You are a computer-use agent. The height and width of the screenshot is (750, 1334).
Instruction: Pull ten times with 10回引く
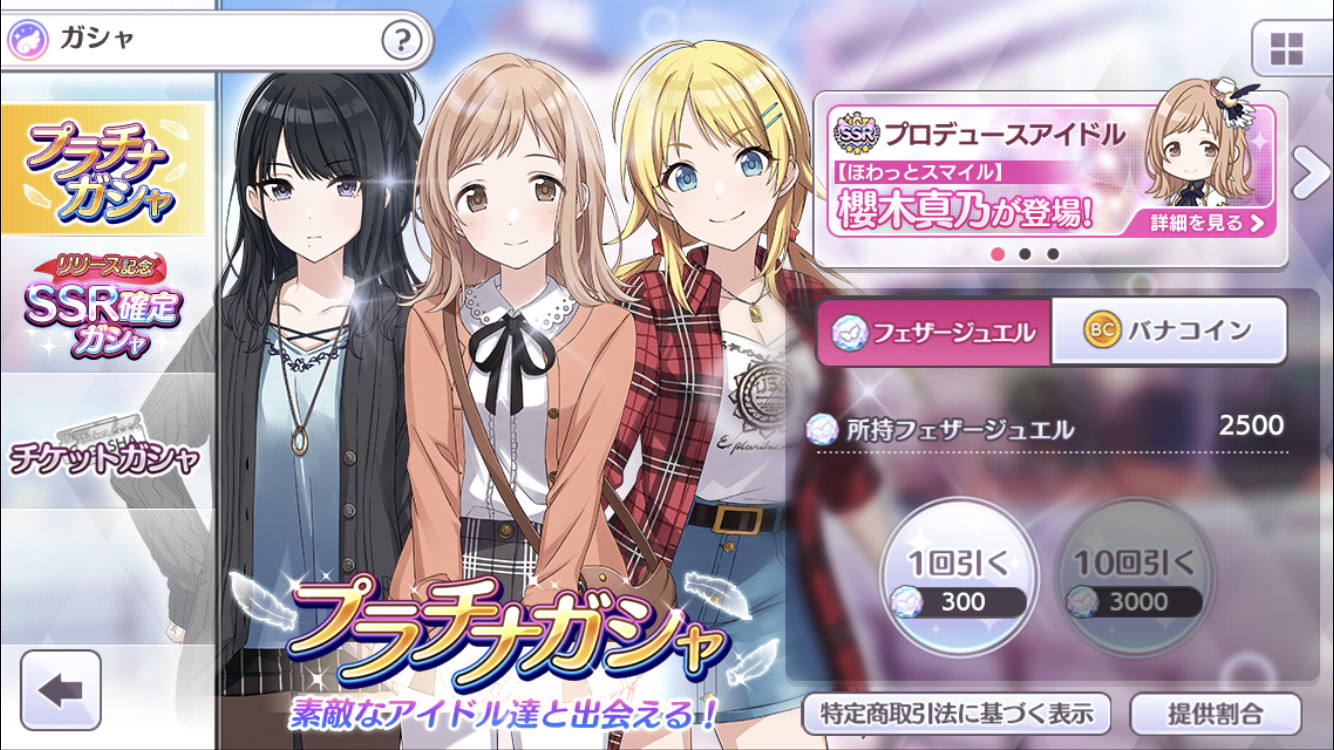click(1134, 578)
